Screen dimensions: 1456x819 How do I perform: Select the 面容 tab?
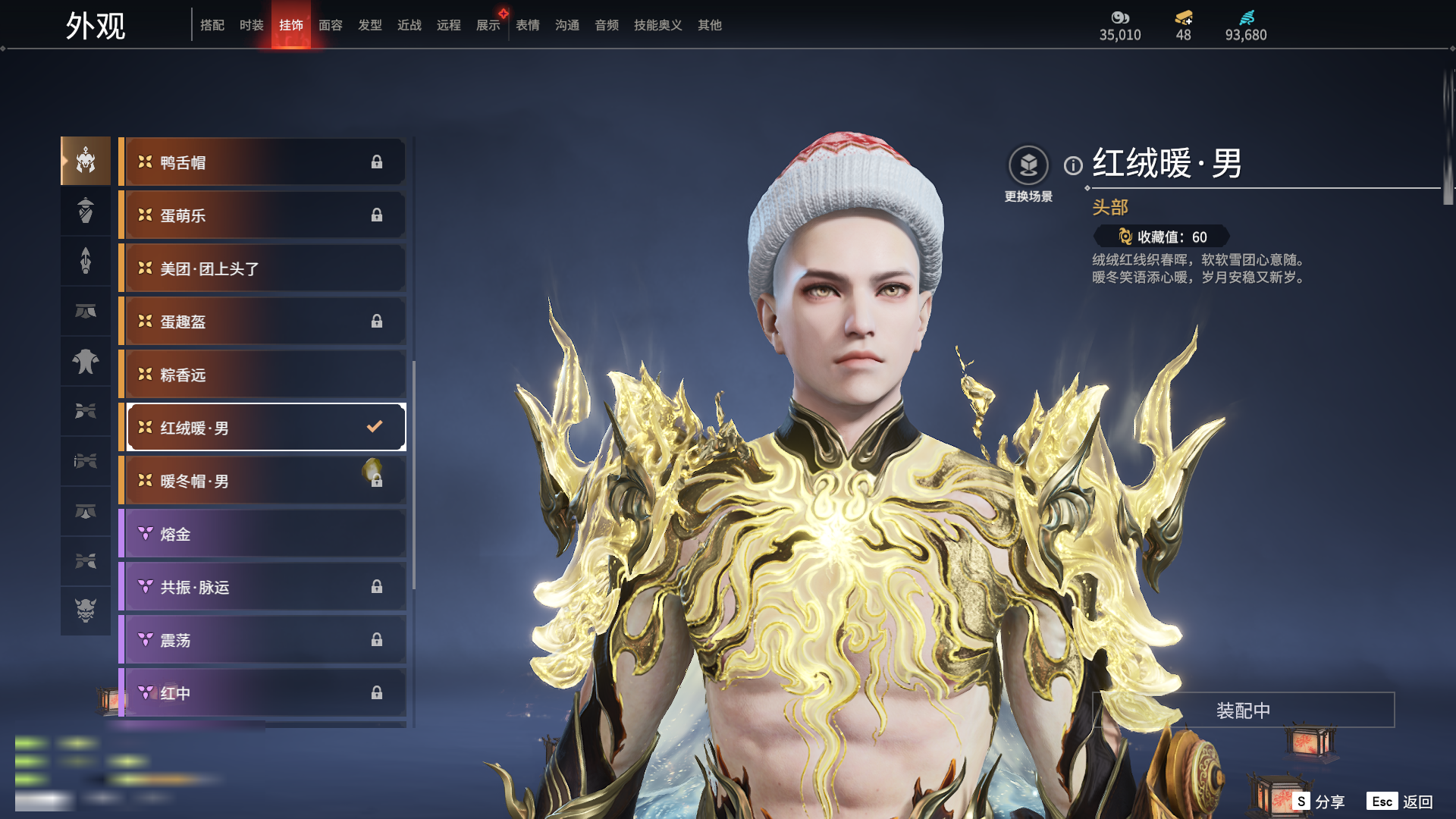coord(331,25)
